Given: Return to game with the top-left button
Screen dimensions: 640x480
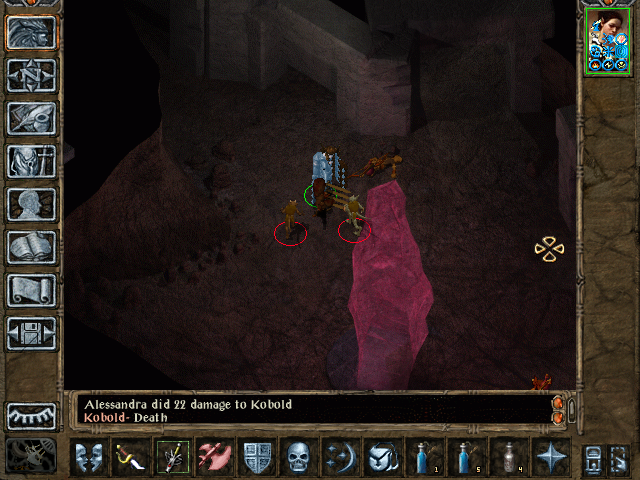Looking at the screenshot, I should [32, 32].
